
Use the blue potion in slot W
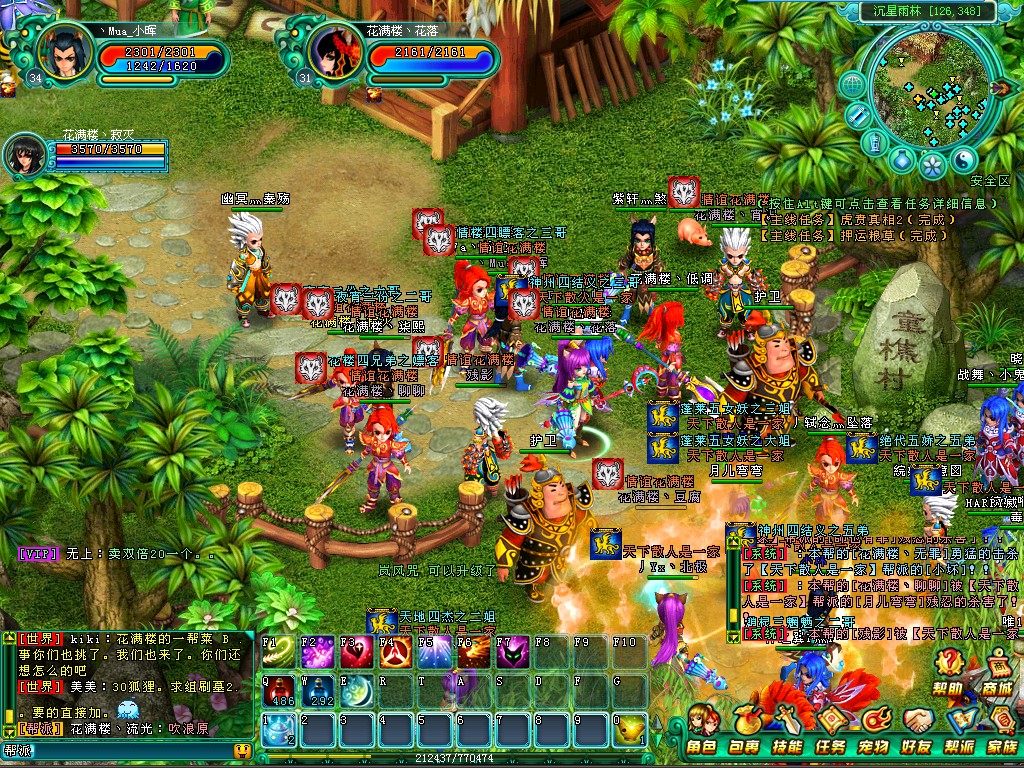click(x=317, y=690)
